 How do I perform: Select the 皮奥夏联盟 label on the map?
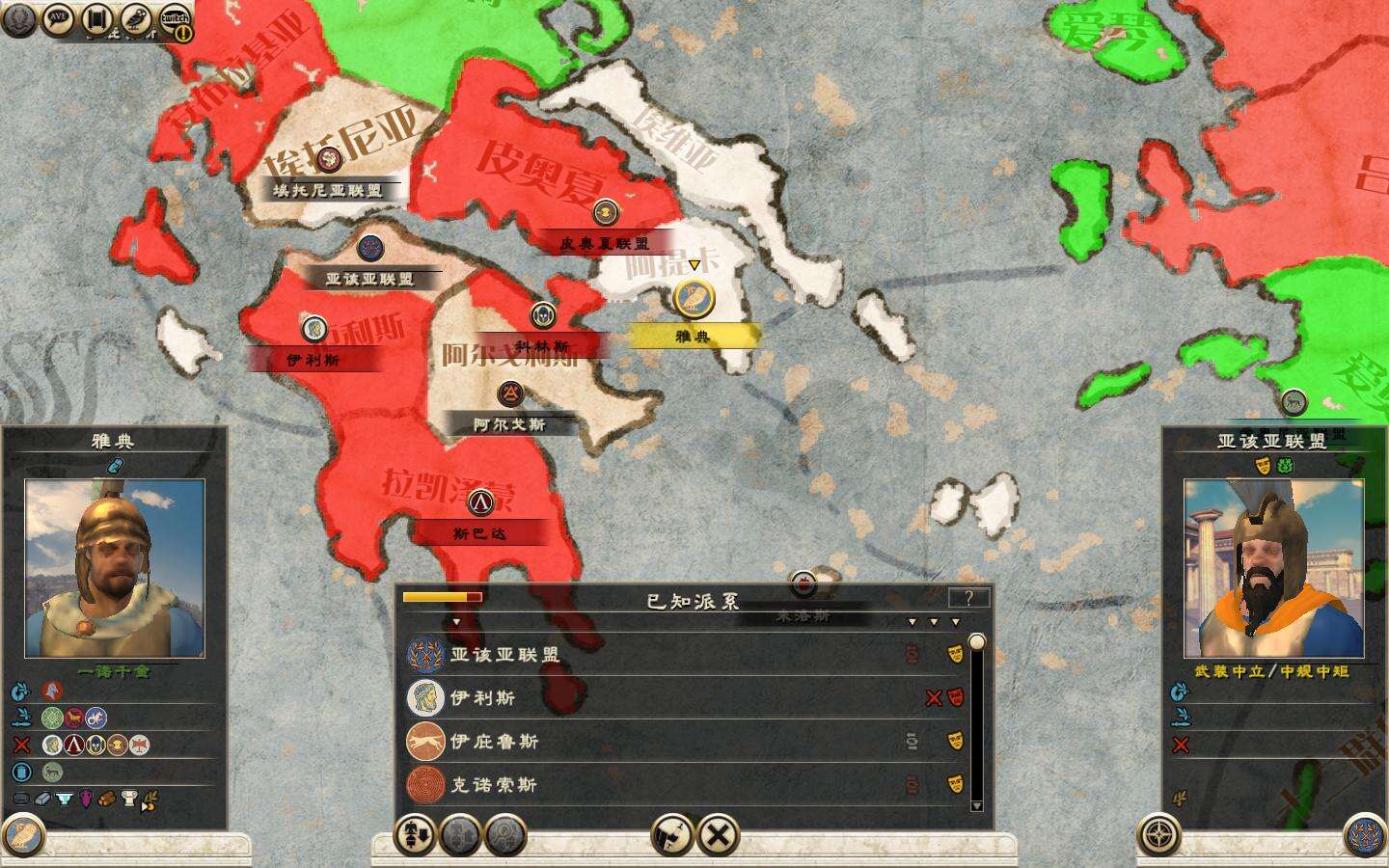point(605,244)
